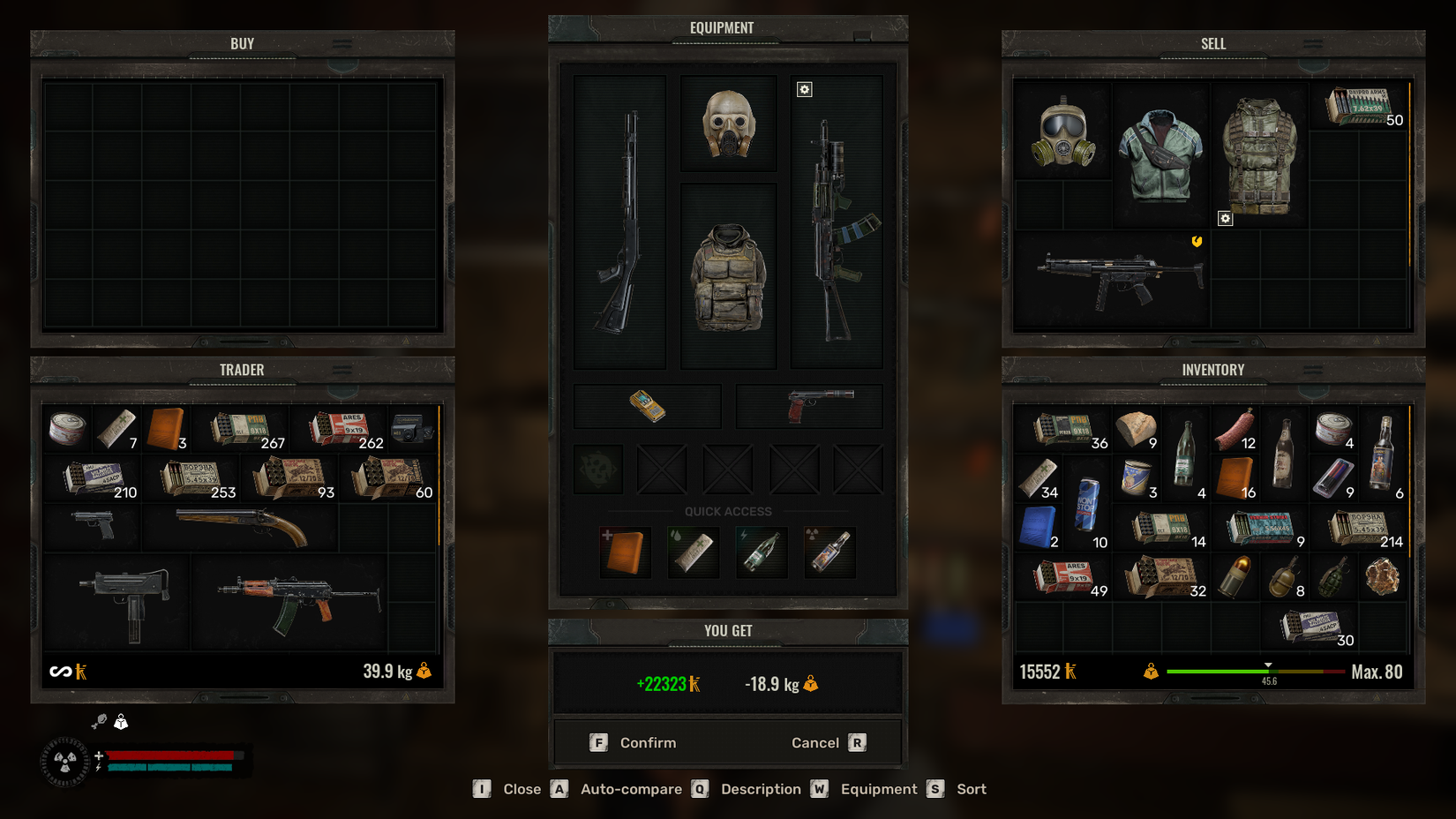Select the vodka bottle in Quick Access

[x=829, y=552]
